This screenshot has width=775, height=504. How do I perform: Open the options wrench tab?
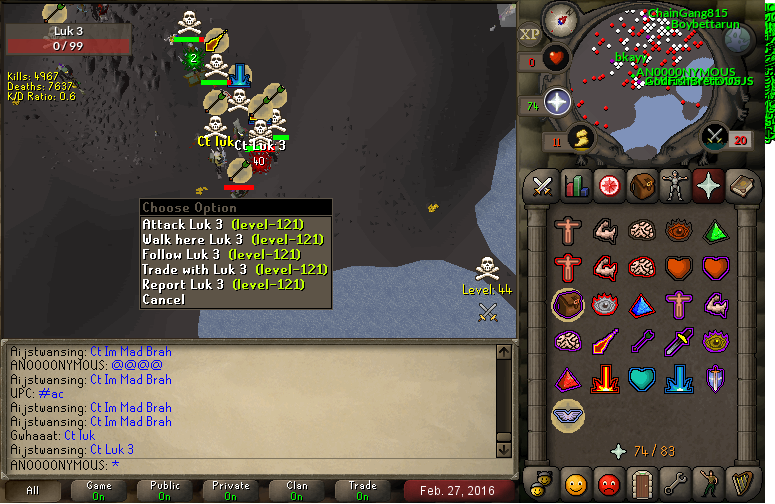(674, 484)
